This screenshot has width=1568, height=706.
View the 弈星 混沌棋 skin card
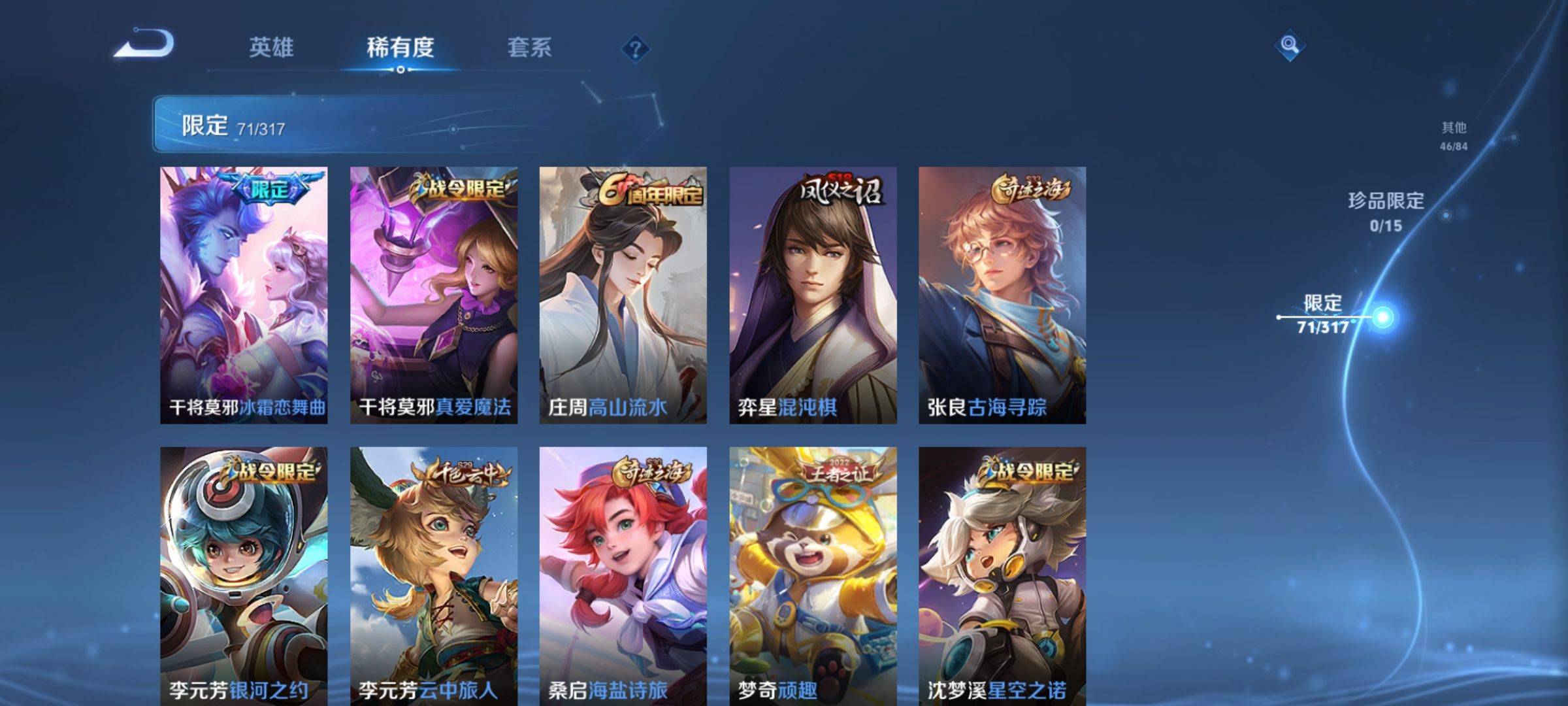click(x=813, y=295)
